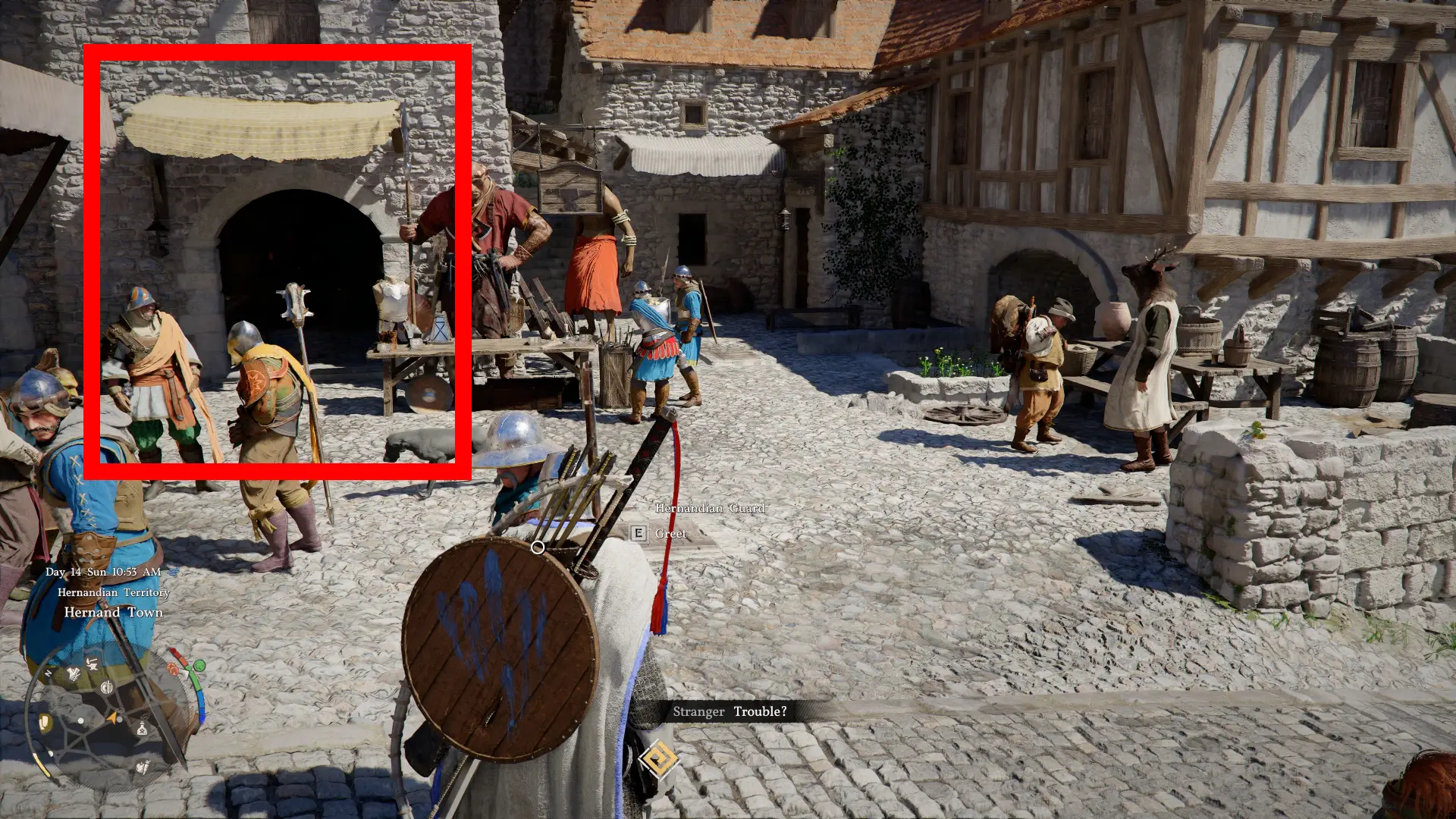The width and height of the screenshot is (1456, 819).
Task: Click a white settlement dot on the minimap
Action: pos(80,720)
